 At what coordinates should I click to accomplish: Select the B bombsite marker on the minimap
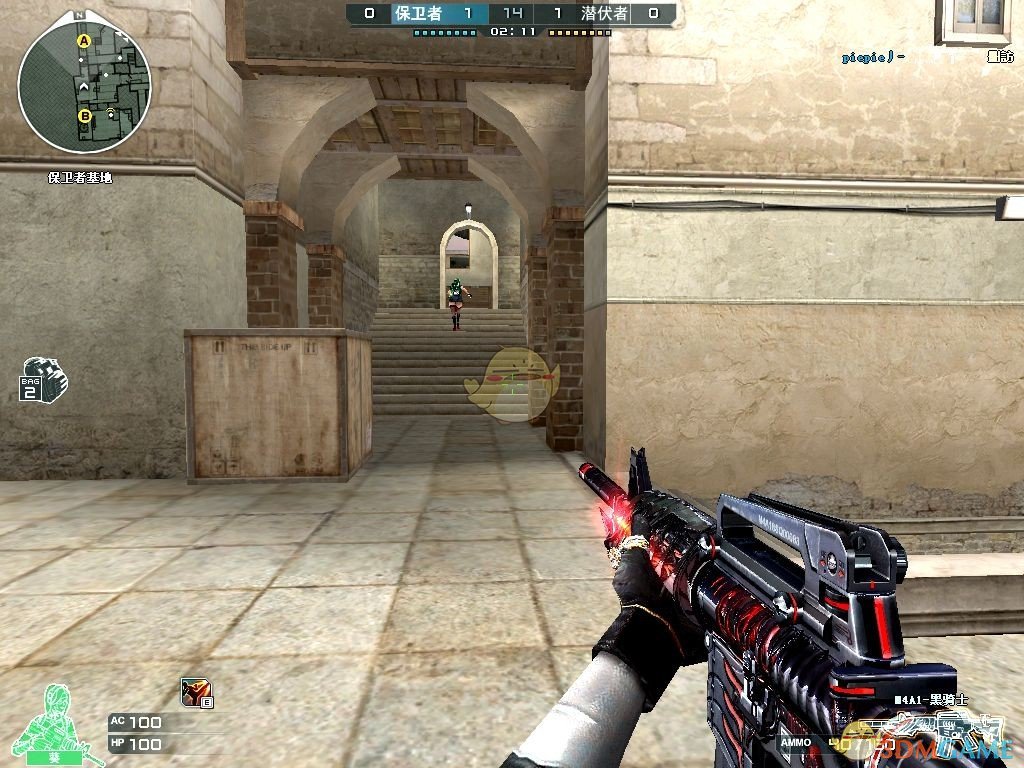coord(85,116)
